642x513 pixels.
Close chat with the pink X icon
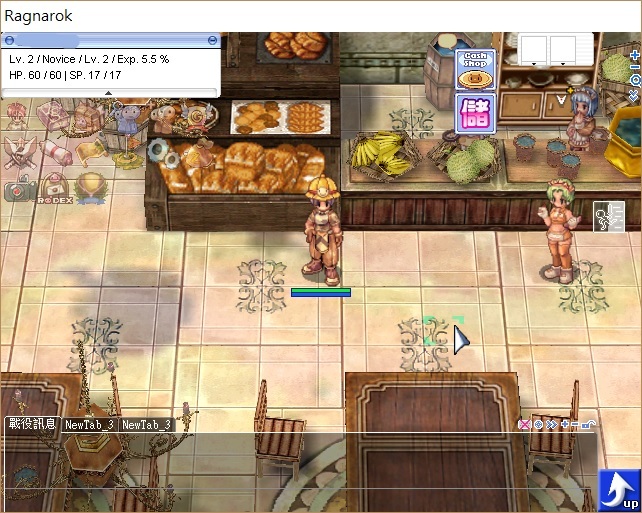(524, 425)
